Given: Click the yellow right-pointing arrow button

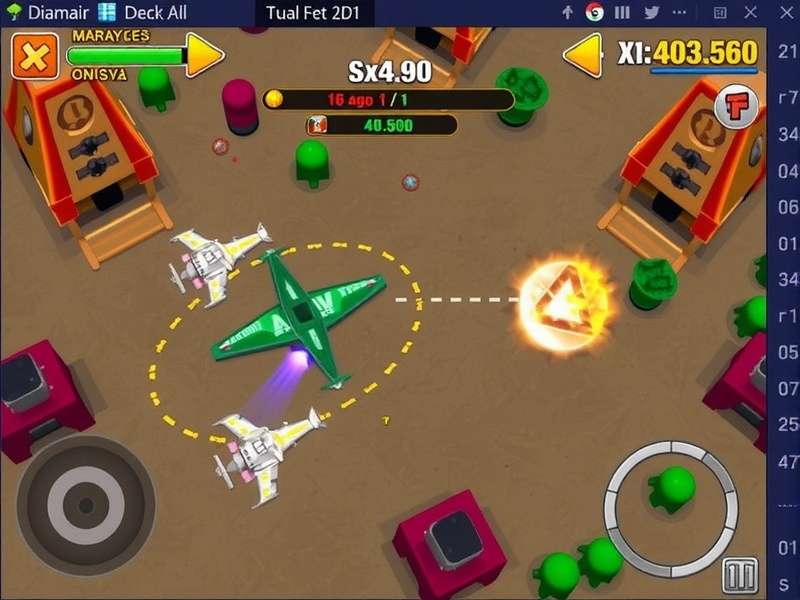Looking at the screenshot, I should pyautogui.click(x=205, y=55).
